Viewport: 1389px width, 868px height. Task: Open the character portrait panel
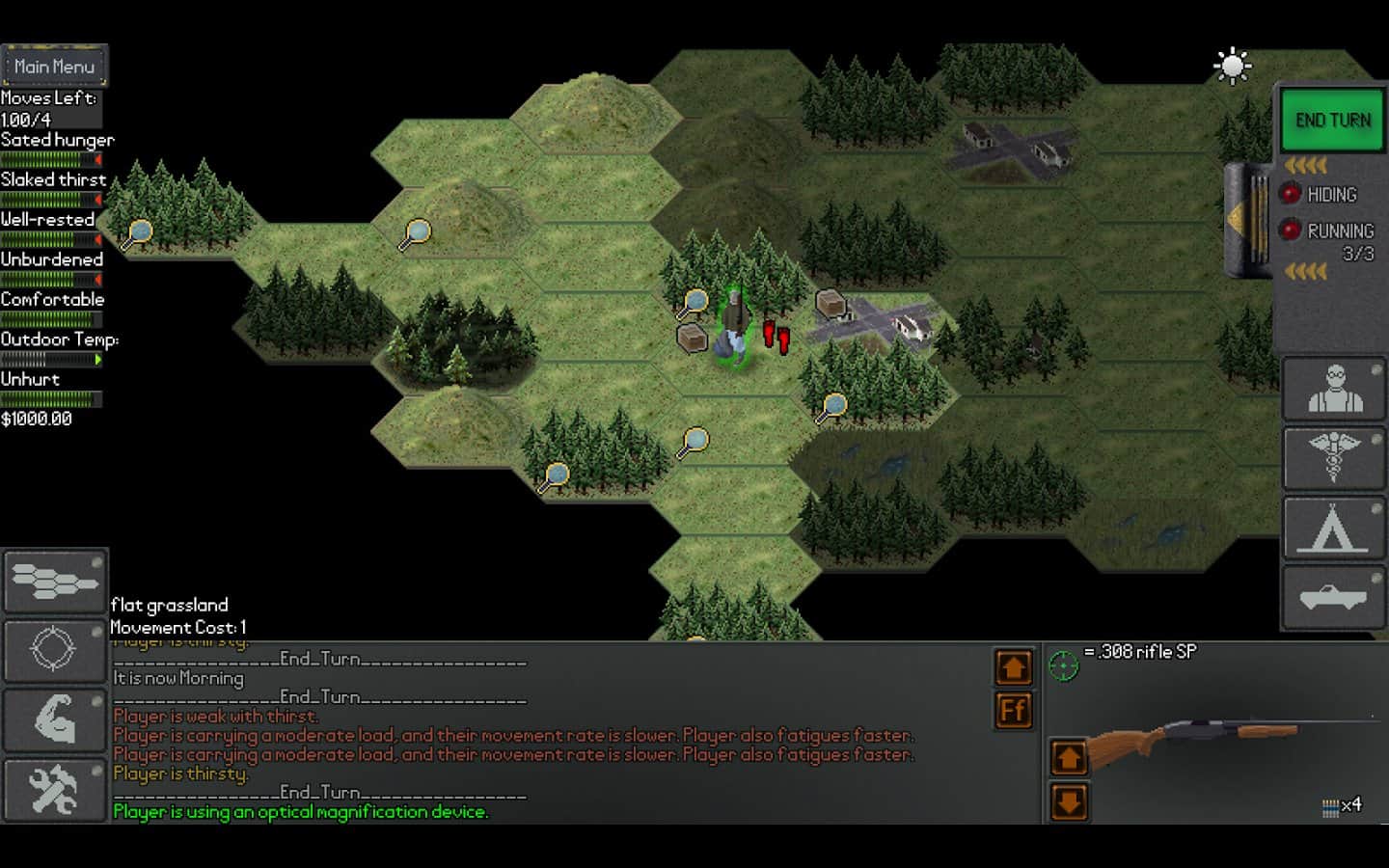coord(1334,389)
